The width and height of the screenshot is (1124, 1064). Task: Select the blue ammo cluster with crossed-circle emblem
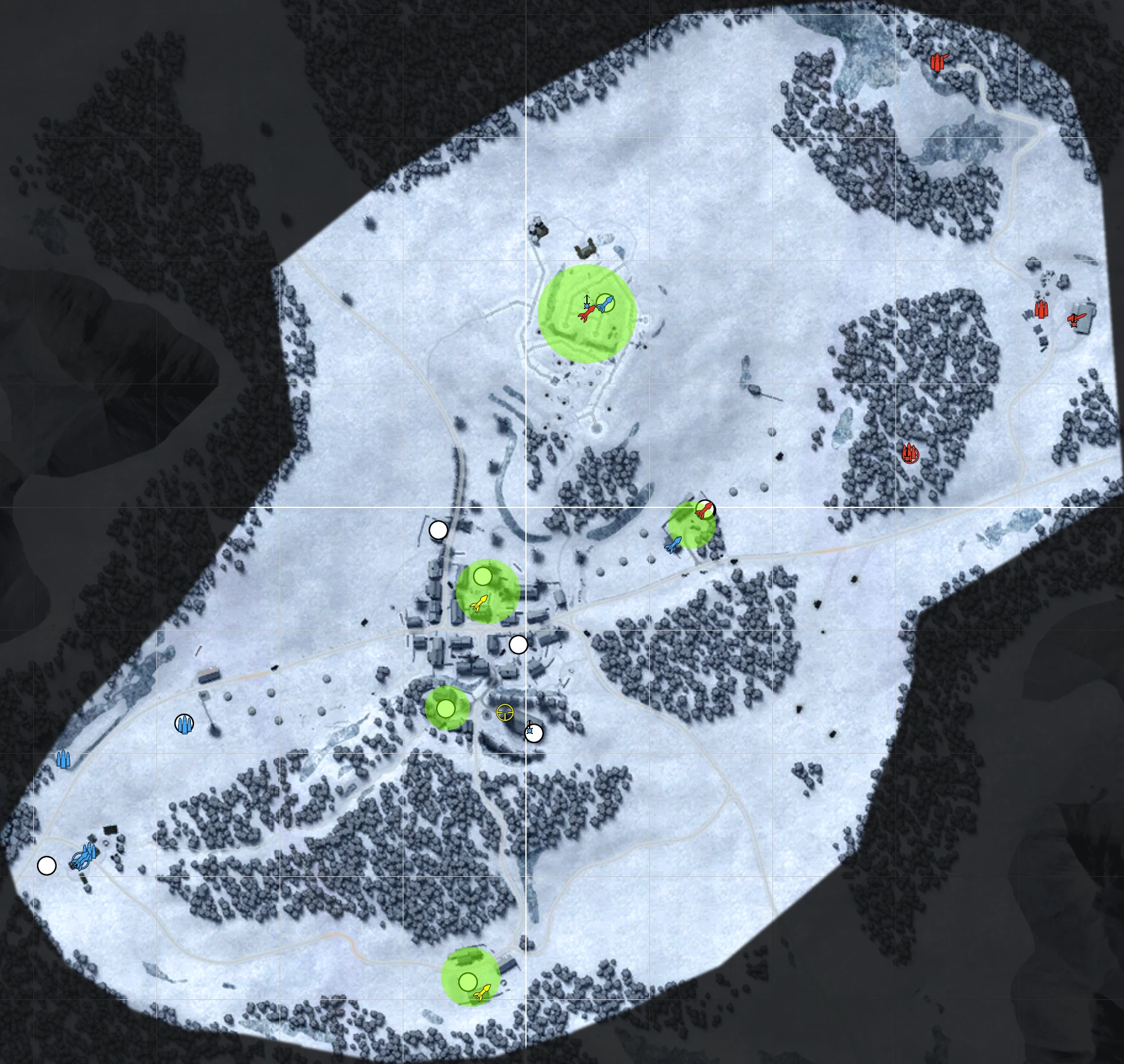83,856
